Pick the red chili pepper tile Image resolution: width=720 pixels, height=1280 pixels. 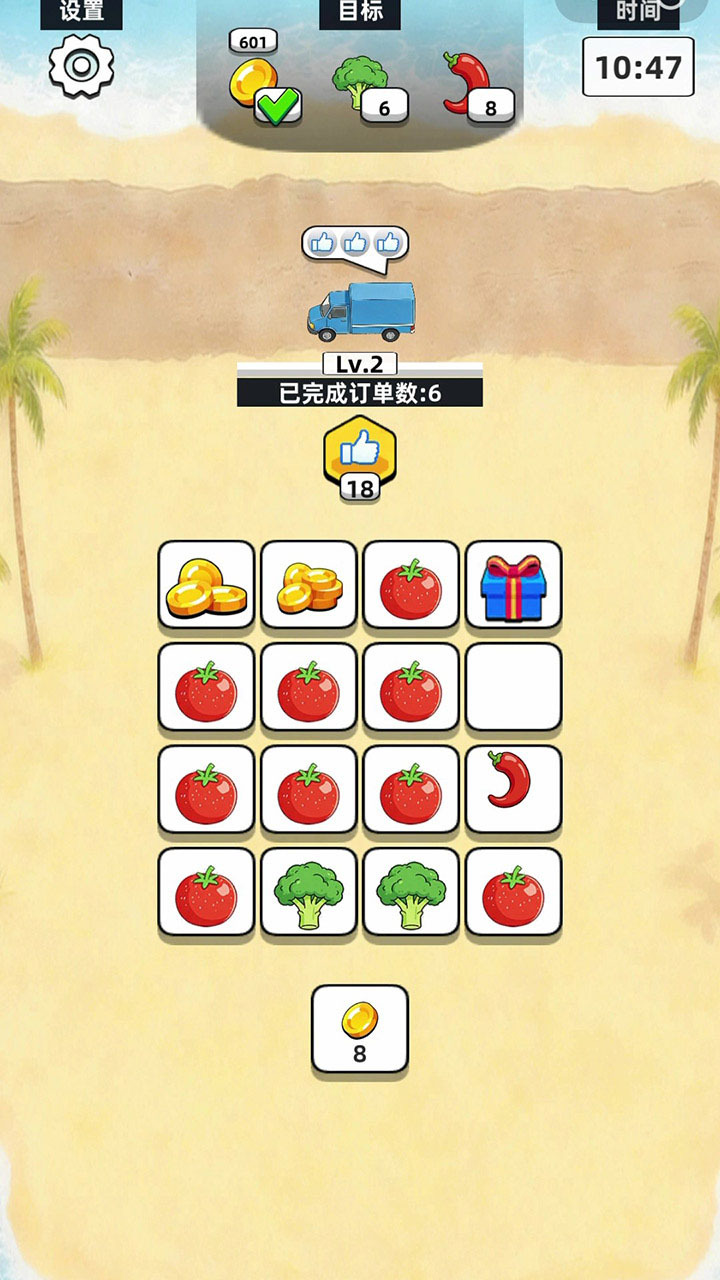[x=513, y=790]
